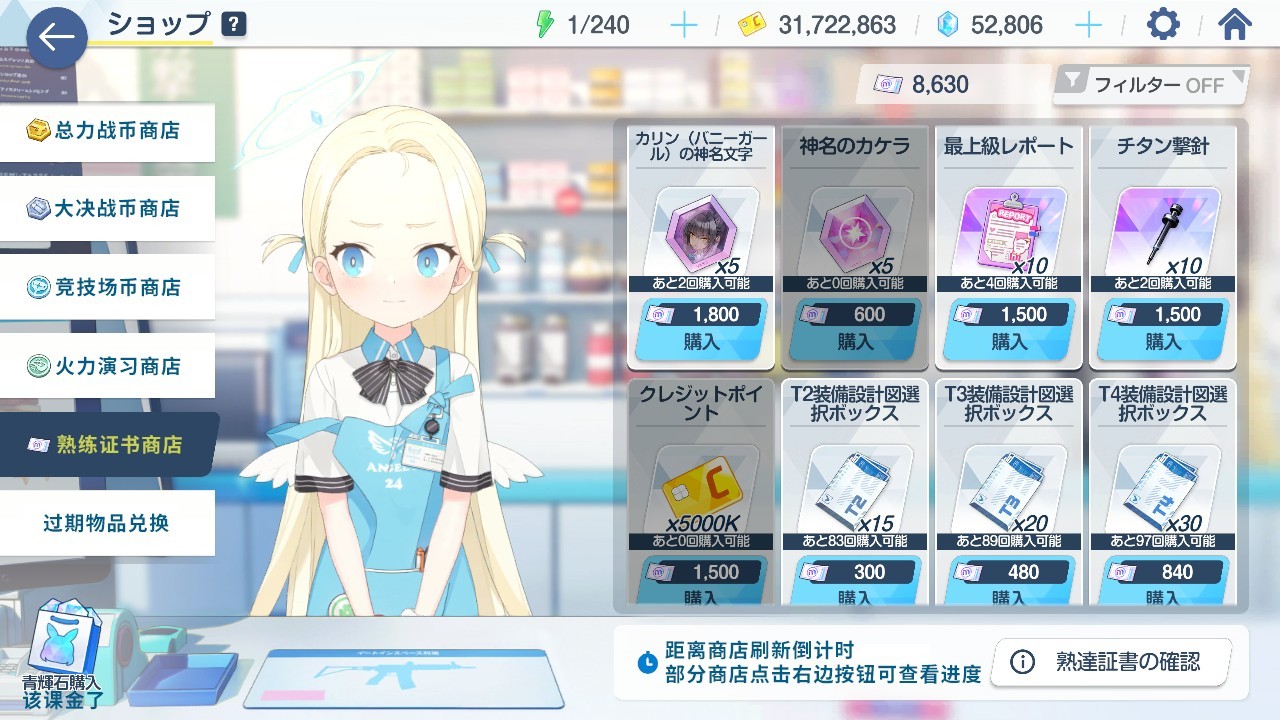Click the クレジットポイント card thumbnail
This screenshot has height=720, width=1280.
[x=700, y=489]
